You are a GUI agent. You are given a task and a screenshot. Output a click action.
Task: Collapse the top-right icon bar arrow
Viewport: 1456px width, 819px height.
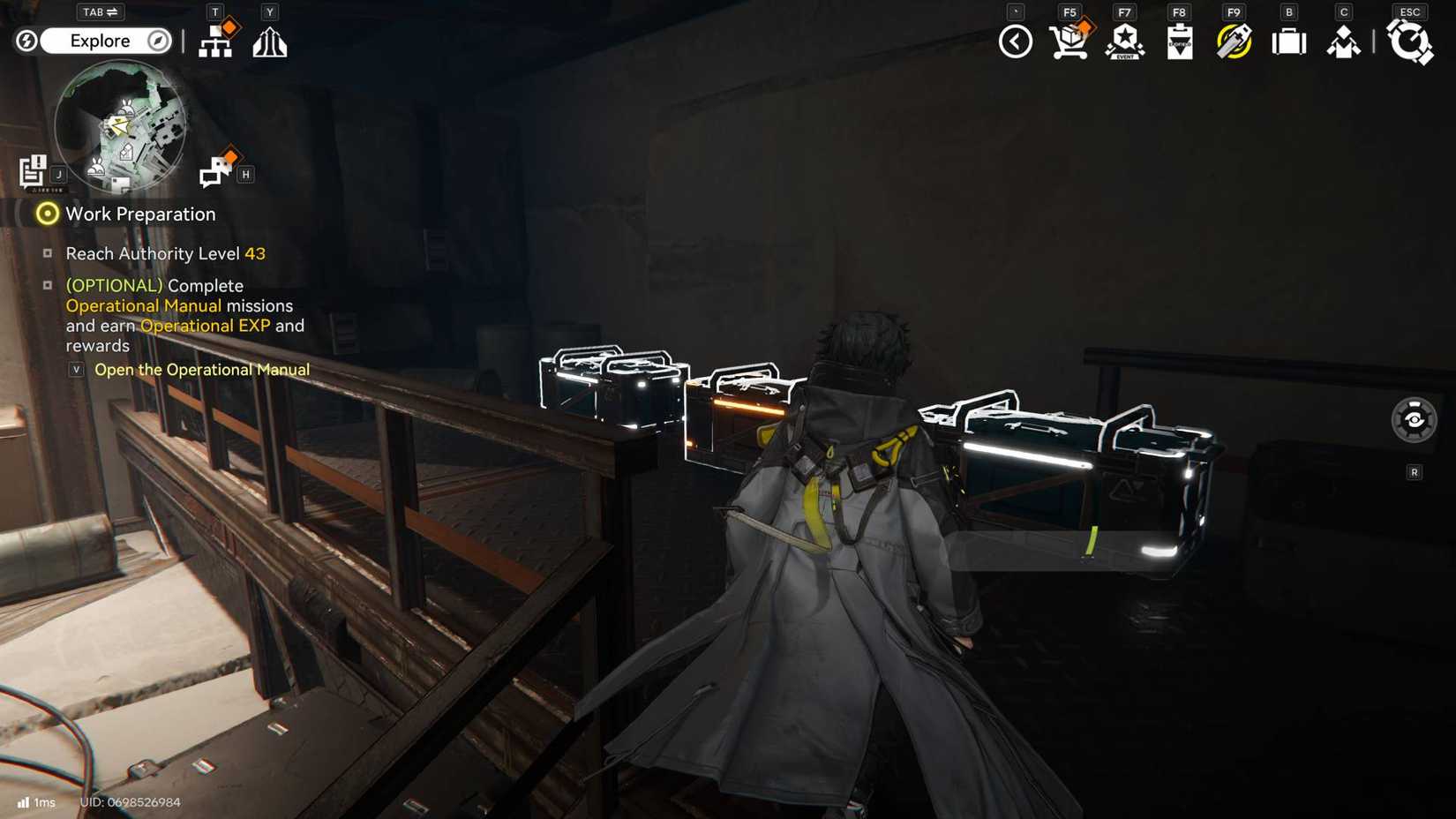click(1016, 41)
